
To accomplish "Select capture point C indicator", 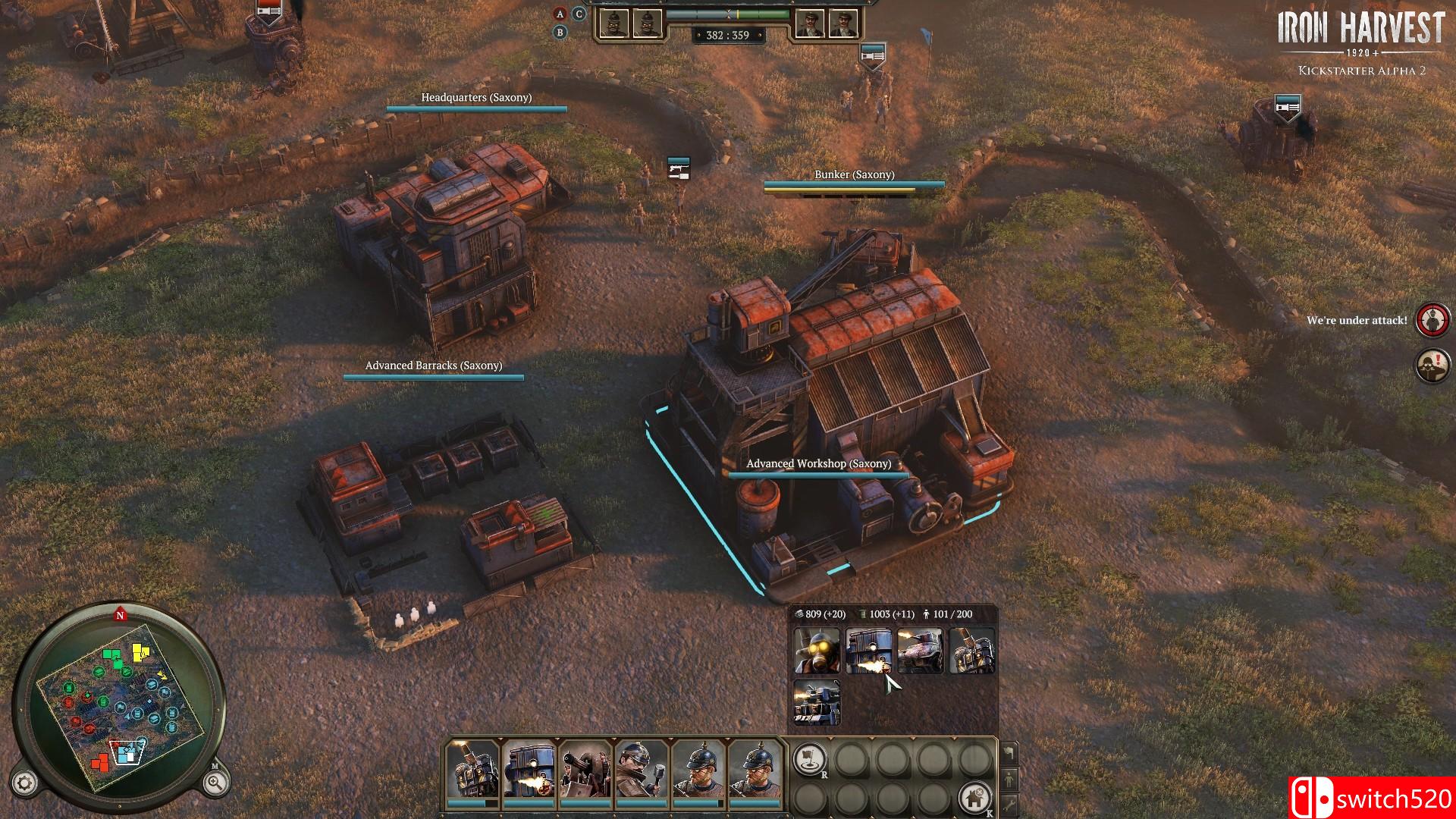I will pos(579,14).
